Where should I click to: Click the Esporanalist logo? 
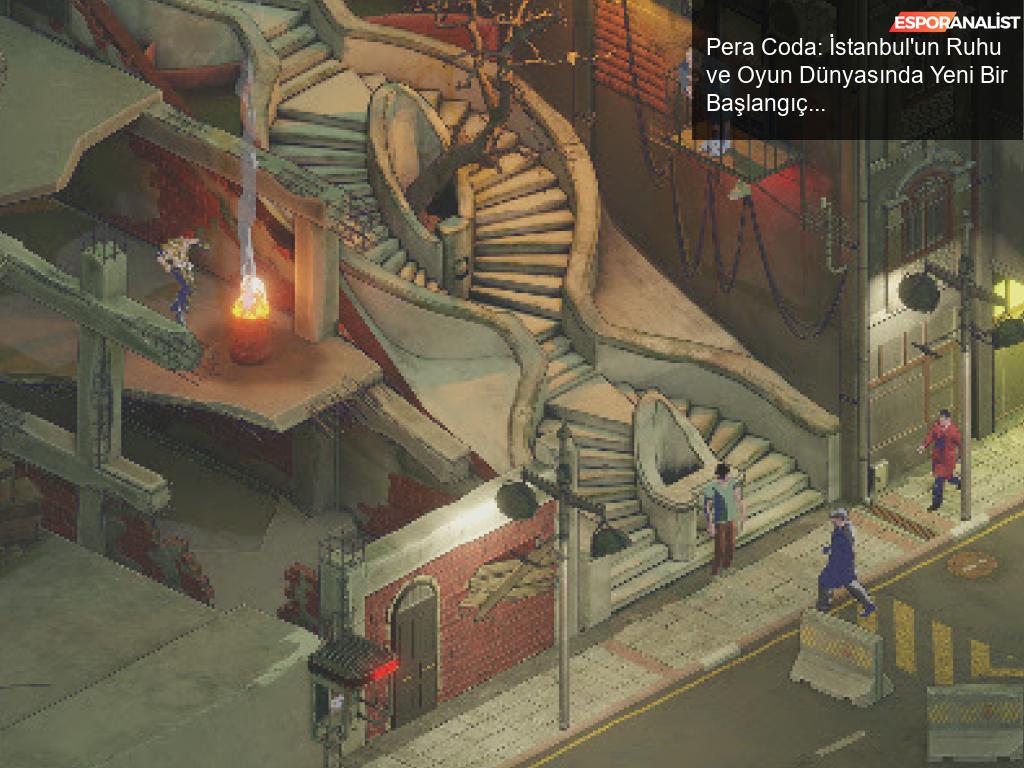click(x=956, y=22)
